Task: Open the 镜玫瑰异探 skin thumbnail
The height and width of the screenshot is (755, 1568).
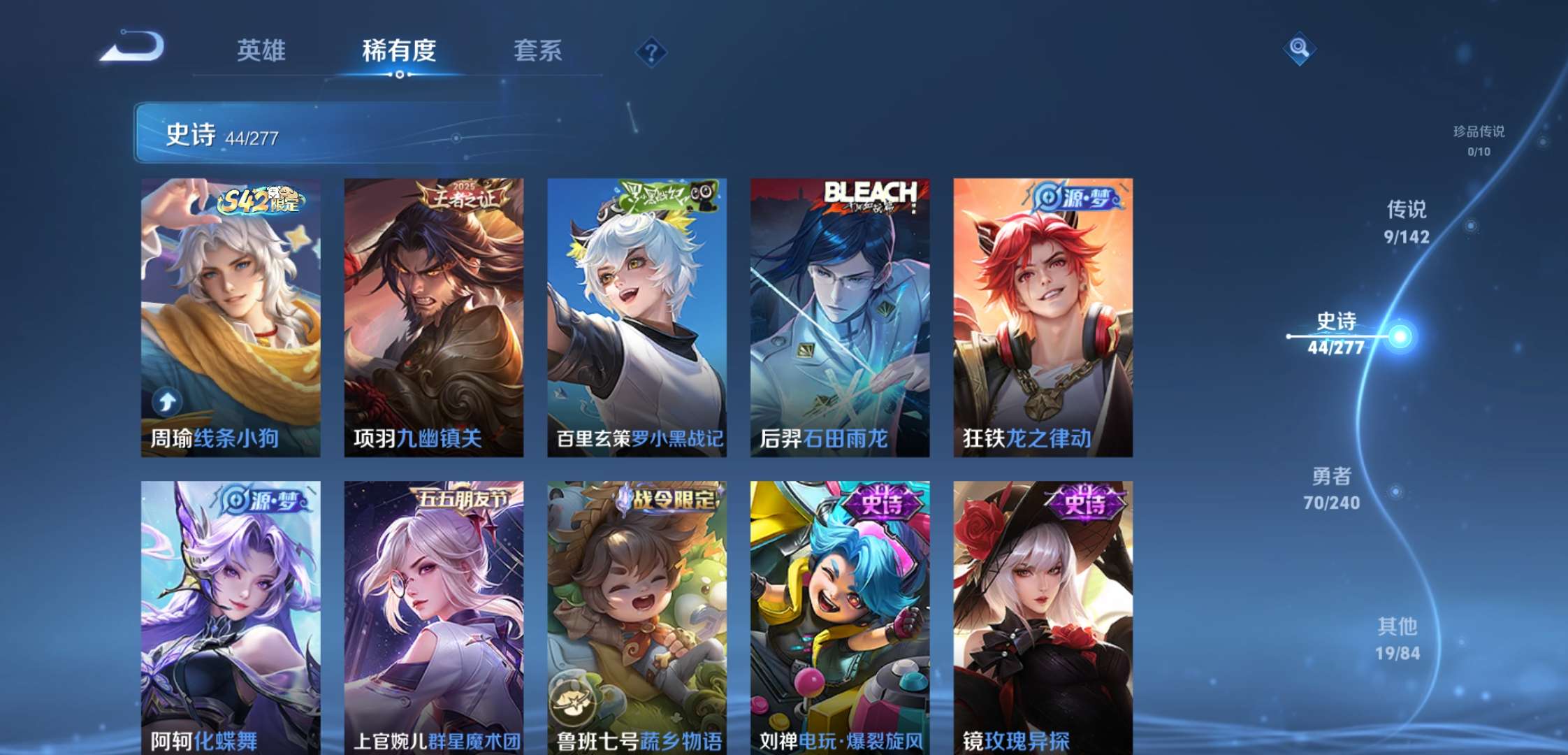Action: [1041, 615]
